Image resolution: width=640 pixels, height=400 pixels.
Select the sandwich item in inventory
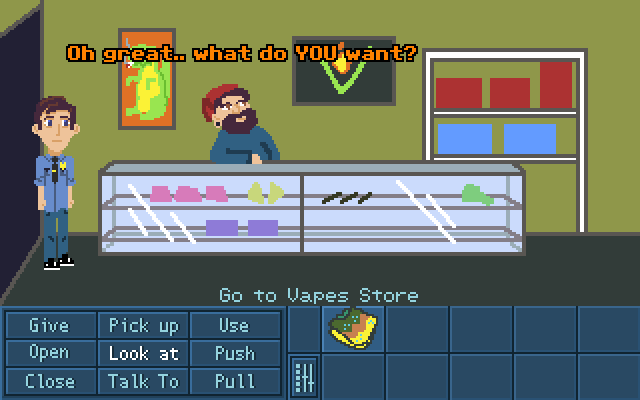click(x=353, y=328)
